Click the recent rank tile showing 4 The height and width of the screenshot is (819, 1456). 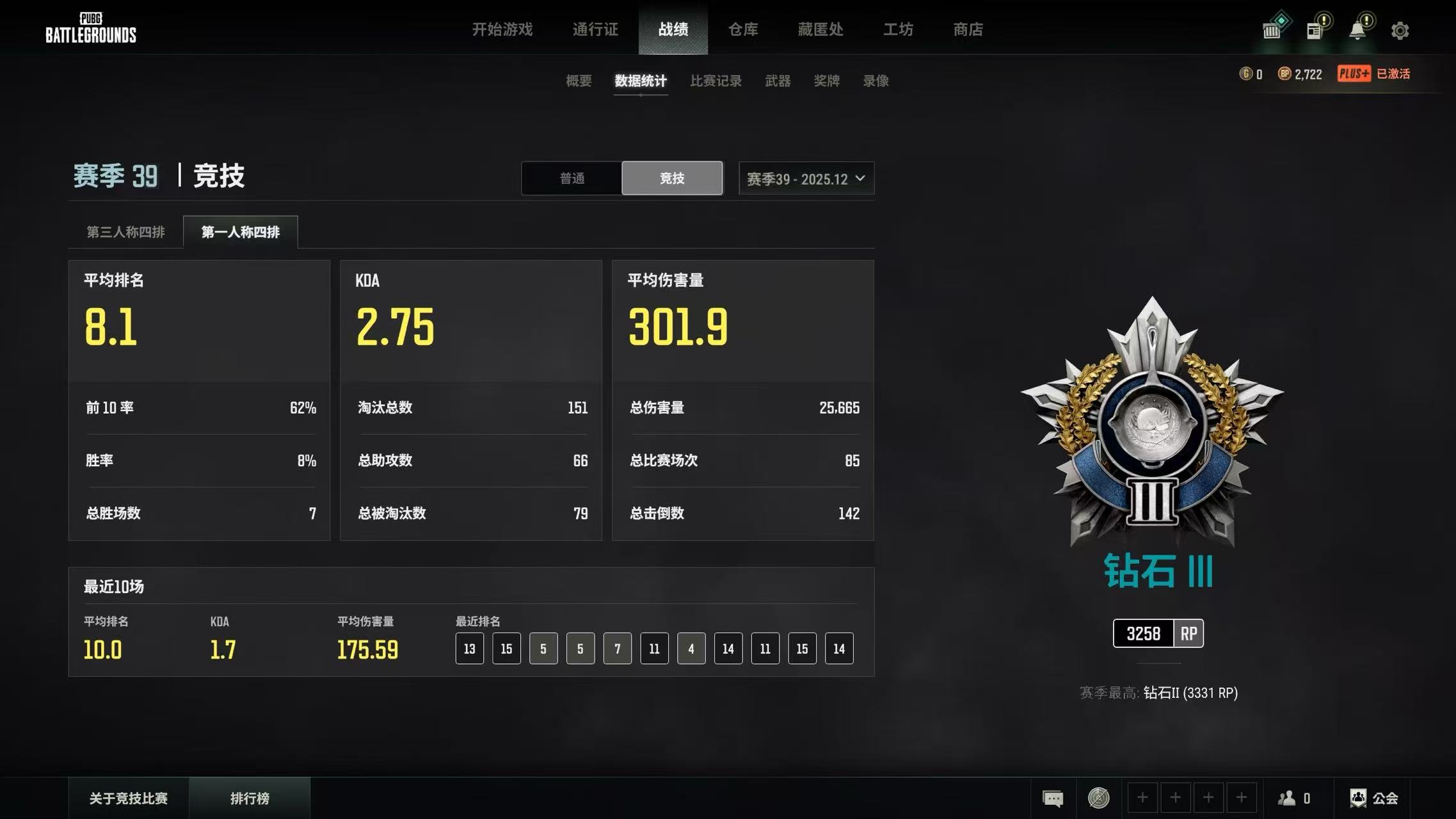pos(691,648)
